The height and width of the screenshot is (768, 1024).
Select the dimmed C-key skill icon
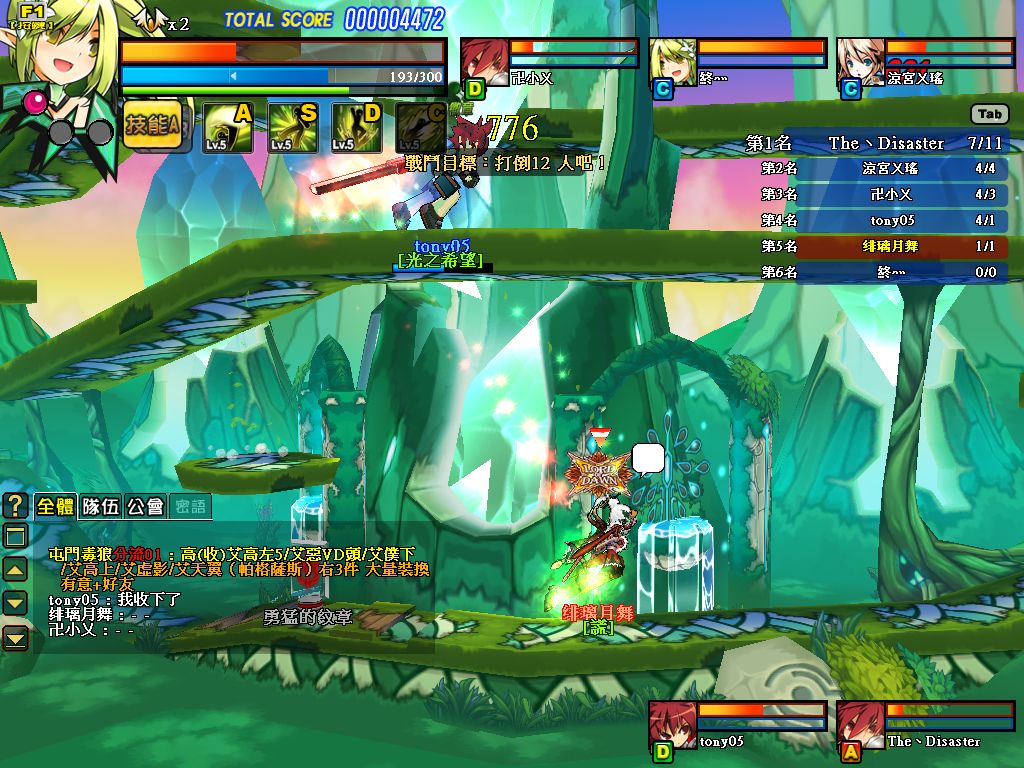(420, 128)
